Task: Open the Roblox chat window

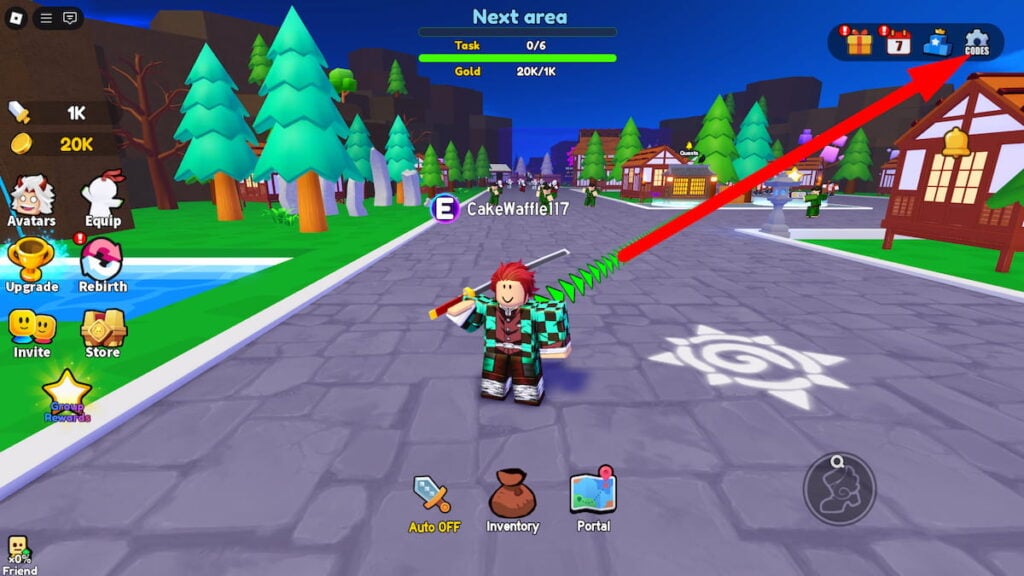Action: 70,18
